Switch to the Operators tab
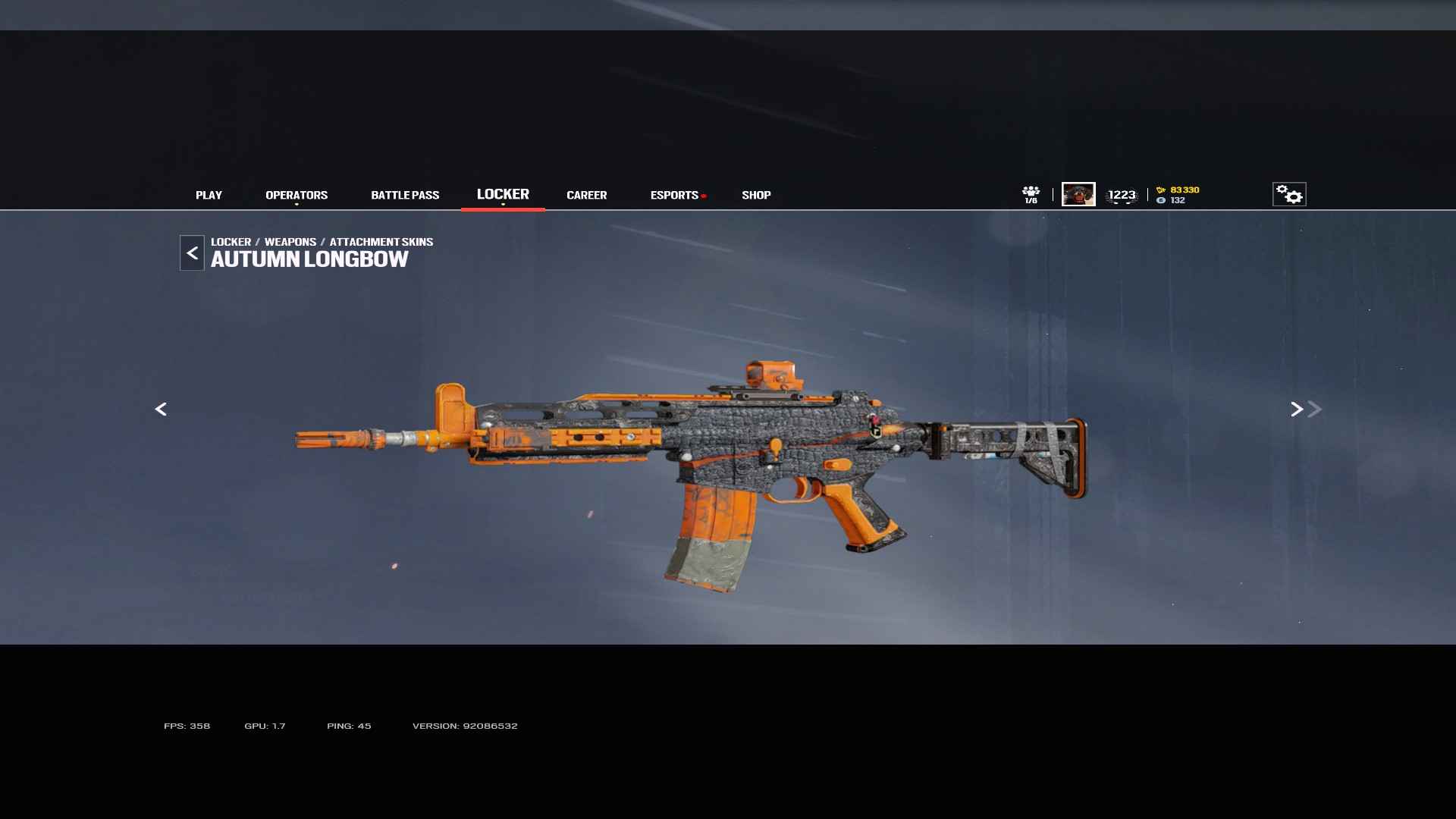This screenshot has height=819, width=1456. (x=297, y=195)
